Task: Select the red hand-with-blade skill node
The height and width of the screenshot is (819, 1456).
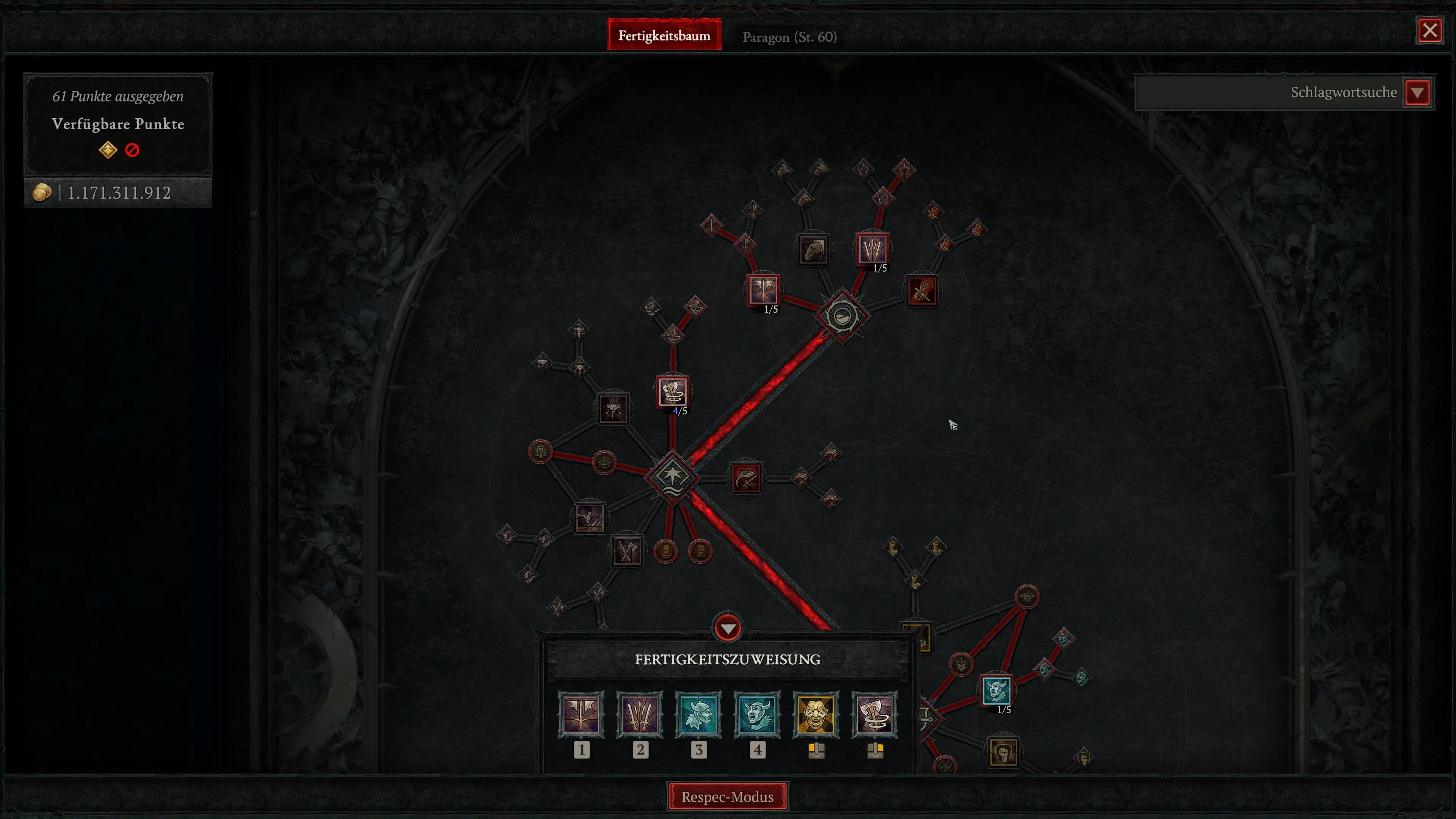Action: [x=922, y=291]
